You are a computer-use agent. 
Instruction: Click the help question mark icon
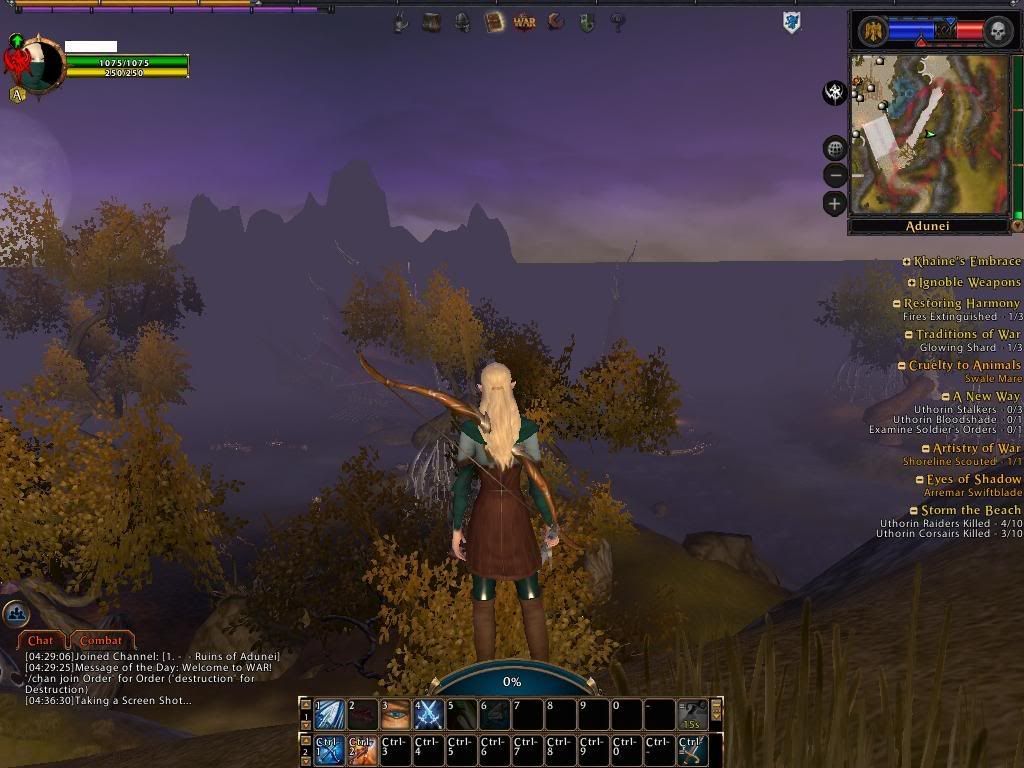618,21
